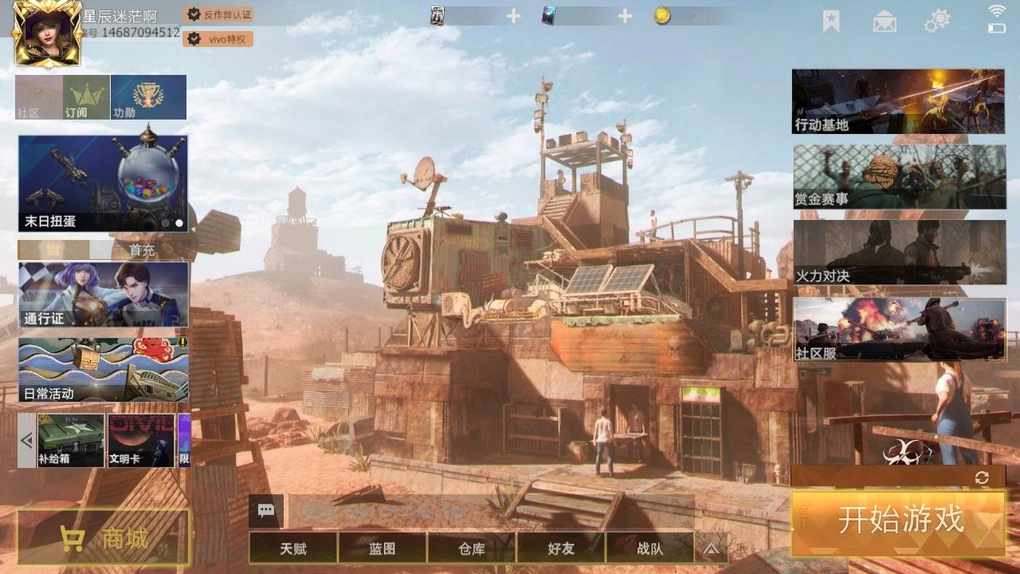Open the 商城 shop
The width and height of the screenshot is (1020, 574).
point(103,539)
